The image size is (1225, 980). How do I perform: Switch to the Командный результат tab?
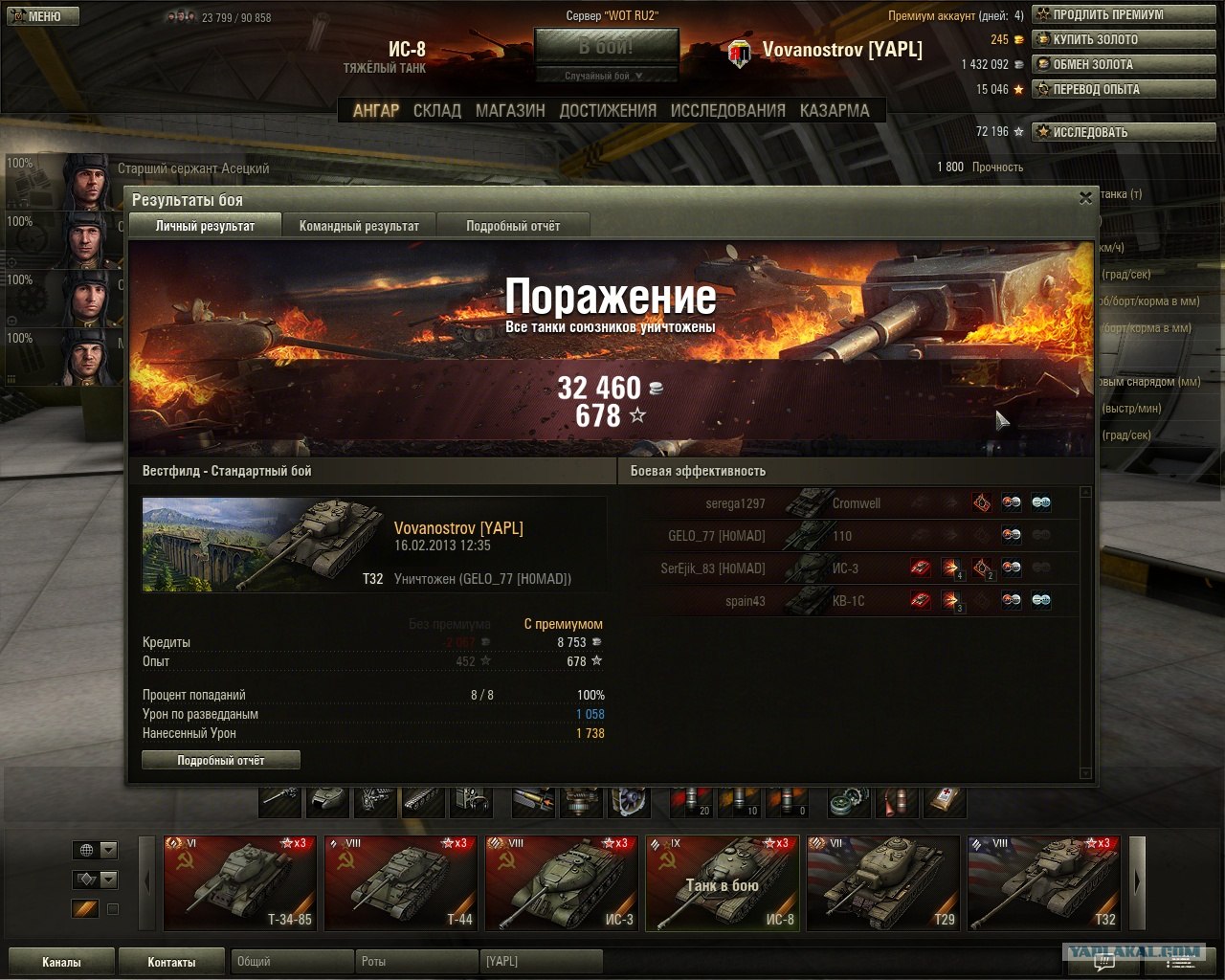359,226
